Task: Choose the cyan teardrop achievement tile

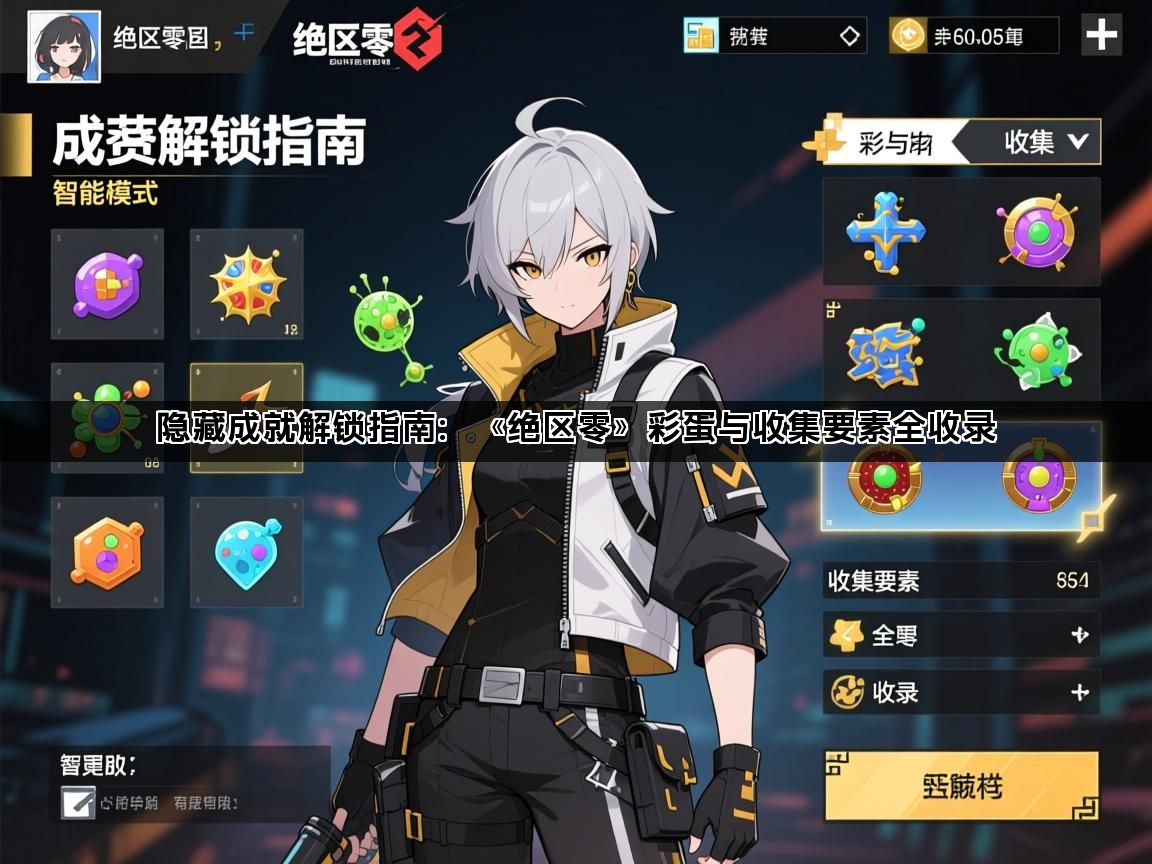Action: pyautogui.click(x=246, y=552)
